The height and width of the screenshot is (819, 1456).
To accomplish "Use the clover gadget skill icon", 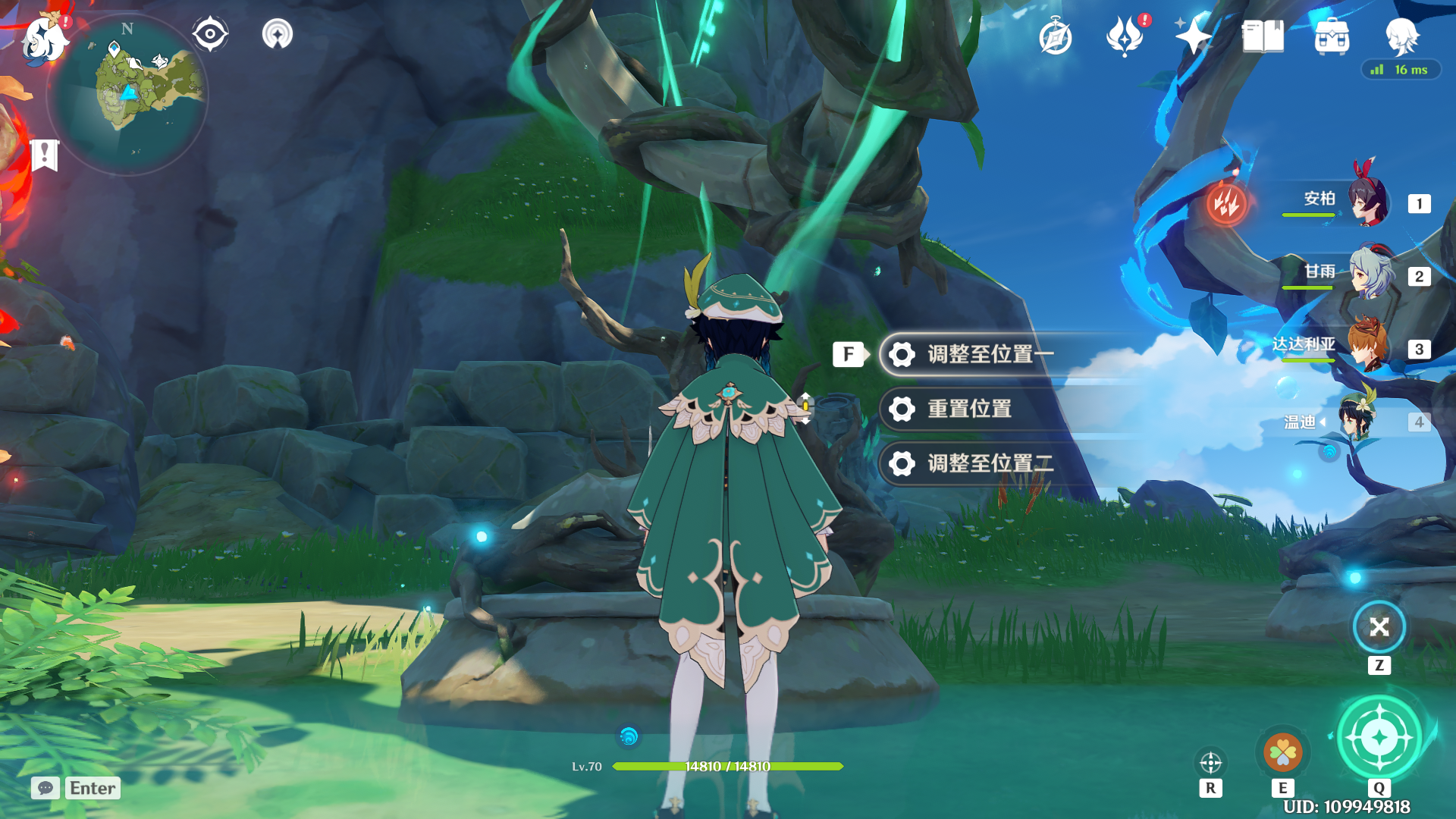I will click(1283, 753).
